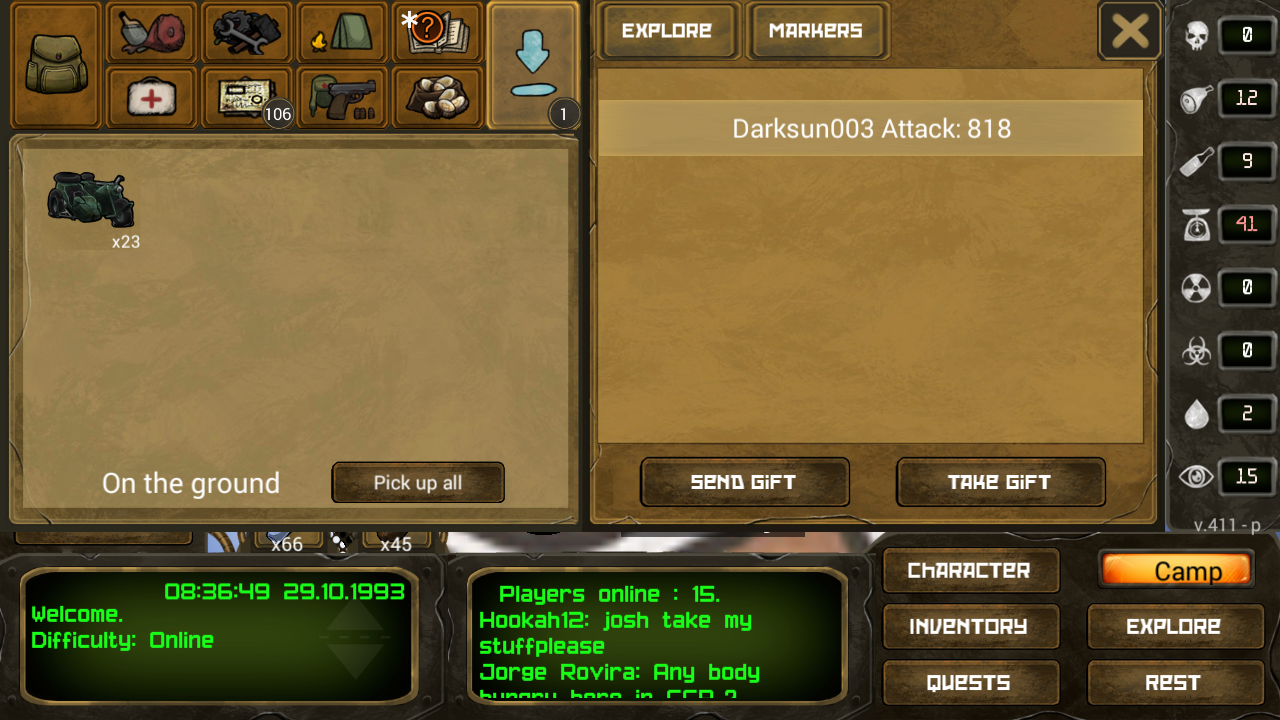Activate the orange Camp button
Image resolution: width=1280 pixels, height=720 pixels.
[x=1176, y=570]
